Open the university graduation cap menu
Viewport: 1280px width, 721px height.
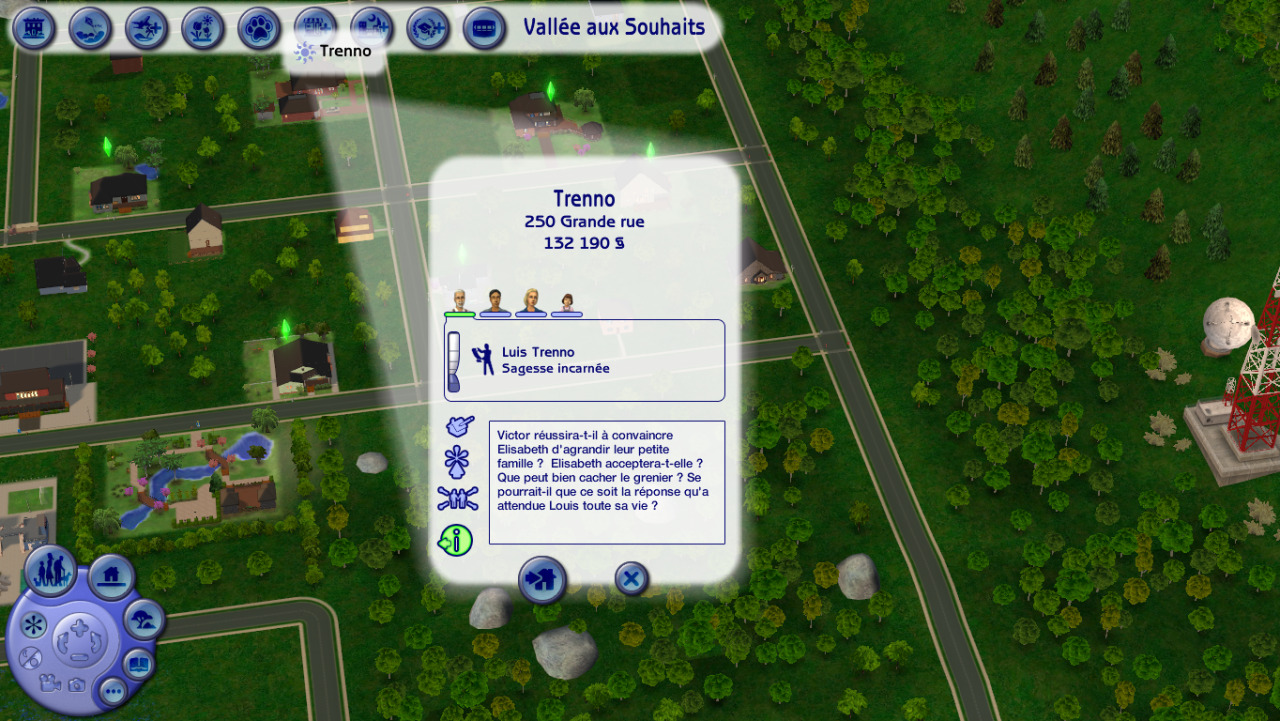(428, 28)
